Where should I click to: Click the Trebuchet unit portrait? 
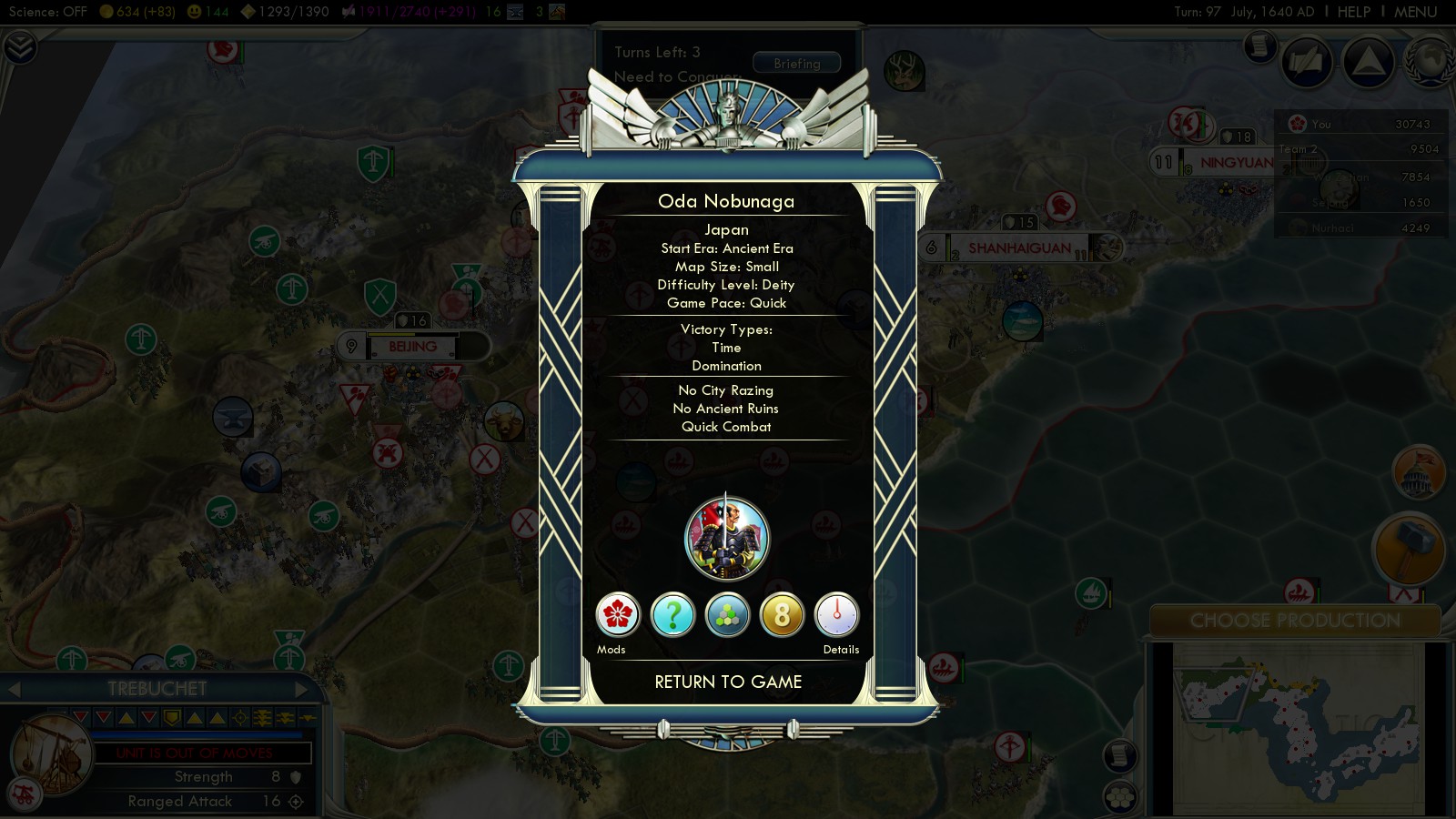coord(53,755)
